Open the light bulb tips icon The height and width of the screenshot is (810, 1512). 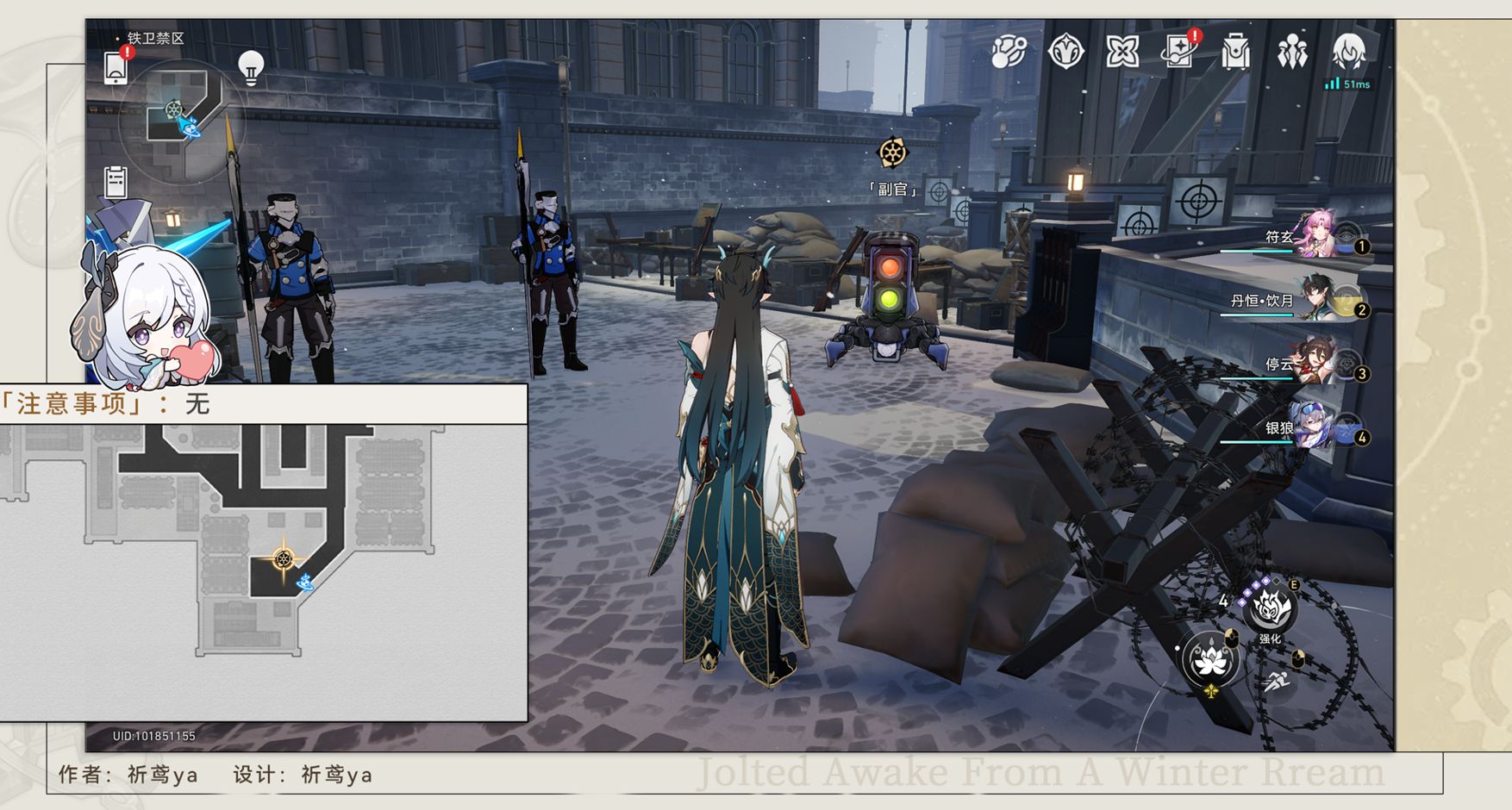coord(250,67)
